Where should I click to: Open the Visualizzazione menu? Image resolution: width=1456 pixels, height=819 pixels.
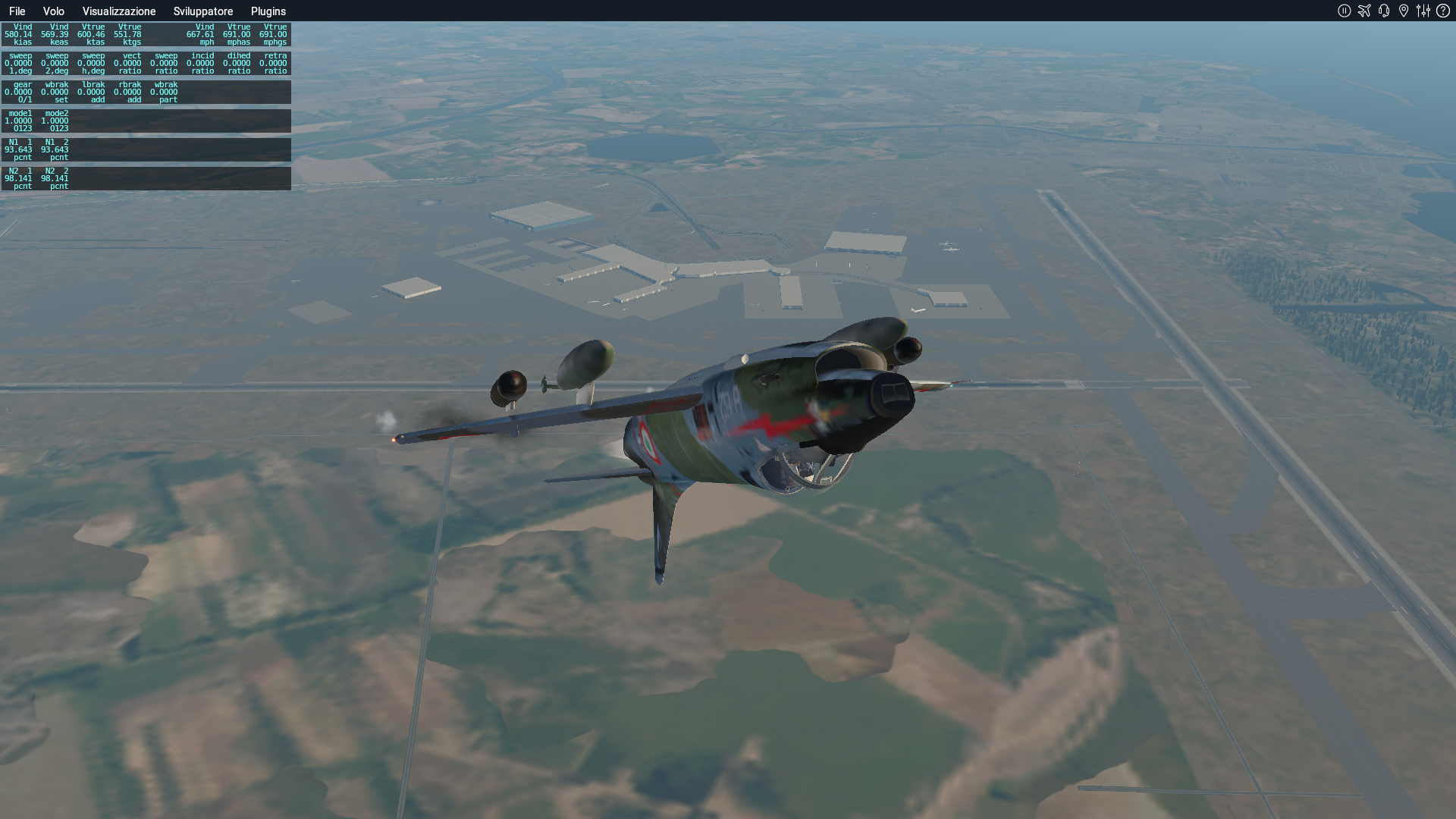(x=119, y=11)
